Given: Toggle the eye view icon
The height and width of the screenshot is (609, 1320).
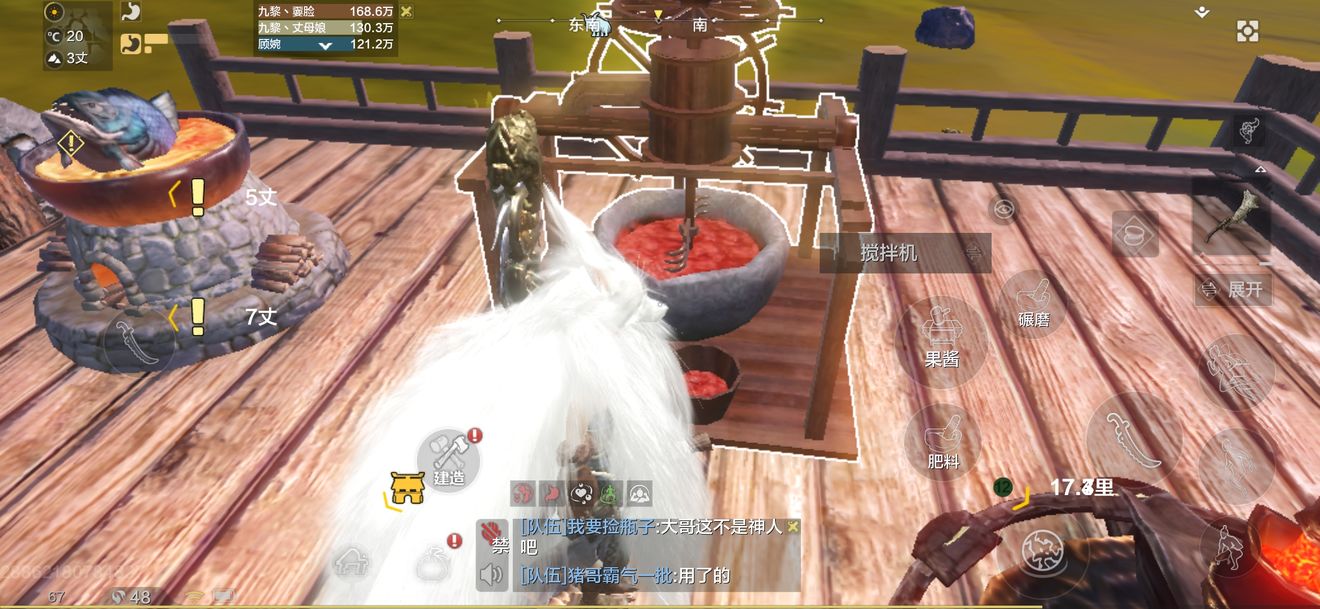Looking at the screenshot, I should (1004, 209).
